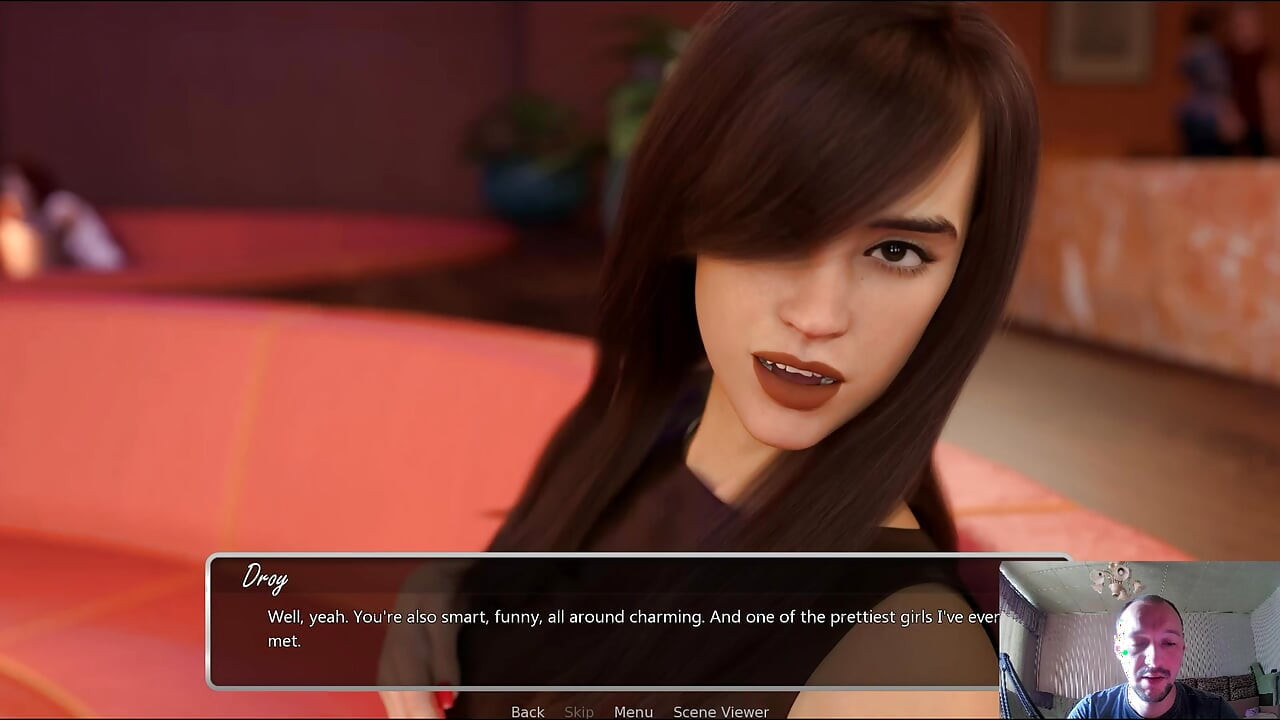Open the Scene Viewer

(x=721, y=711)
